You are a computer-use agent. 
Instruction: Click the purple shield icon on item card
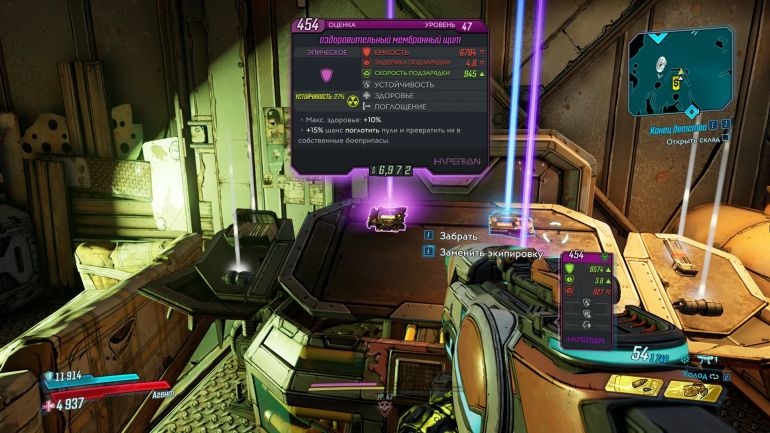point(324,75)
